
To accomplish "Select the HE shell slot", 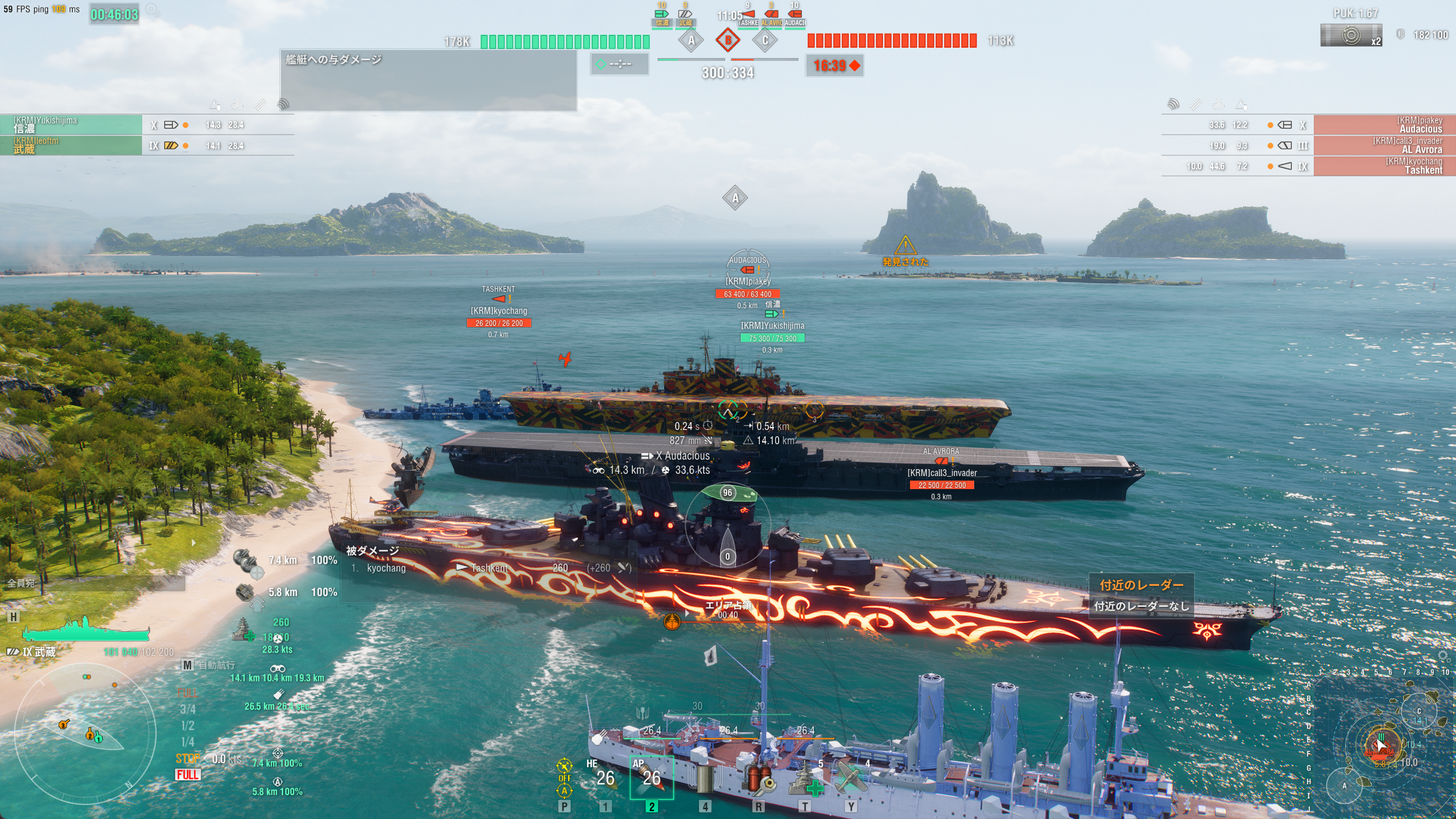I will tap(605, 777).
